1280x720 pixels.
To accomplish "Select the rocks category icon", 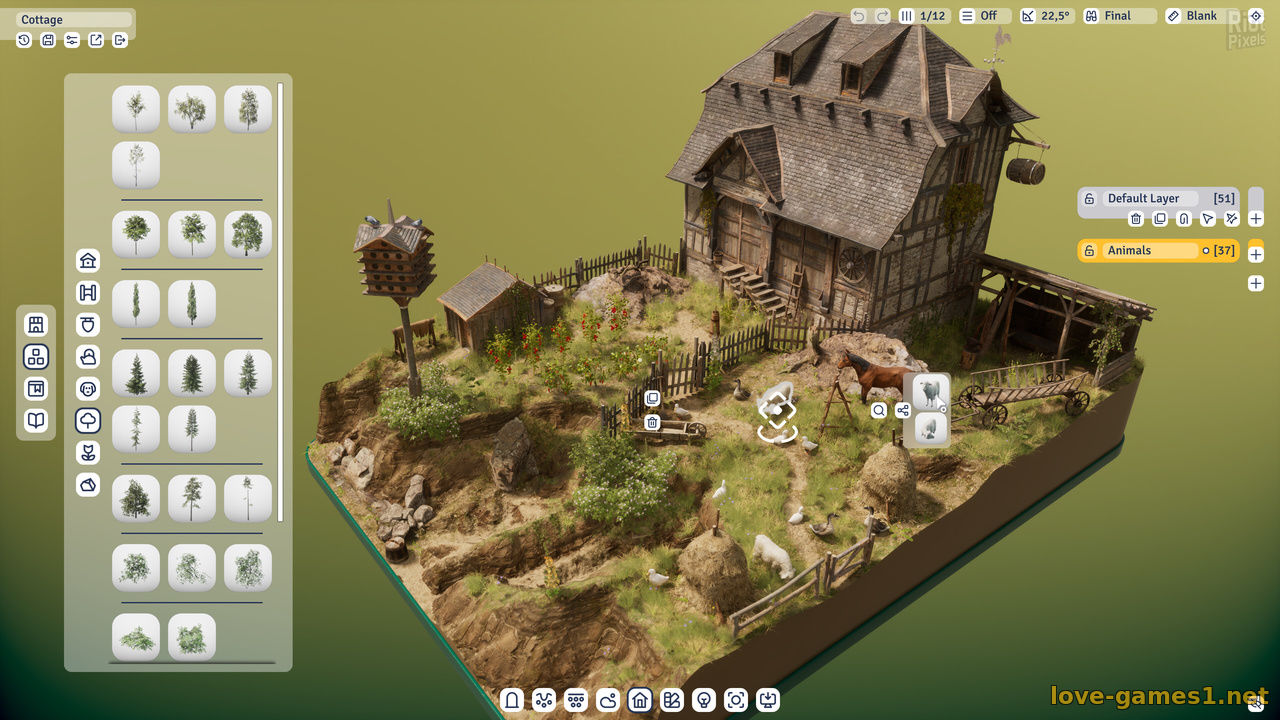I will [x=88, y=485].
